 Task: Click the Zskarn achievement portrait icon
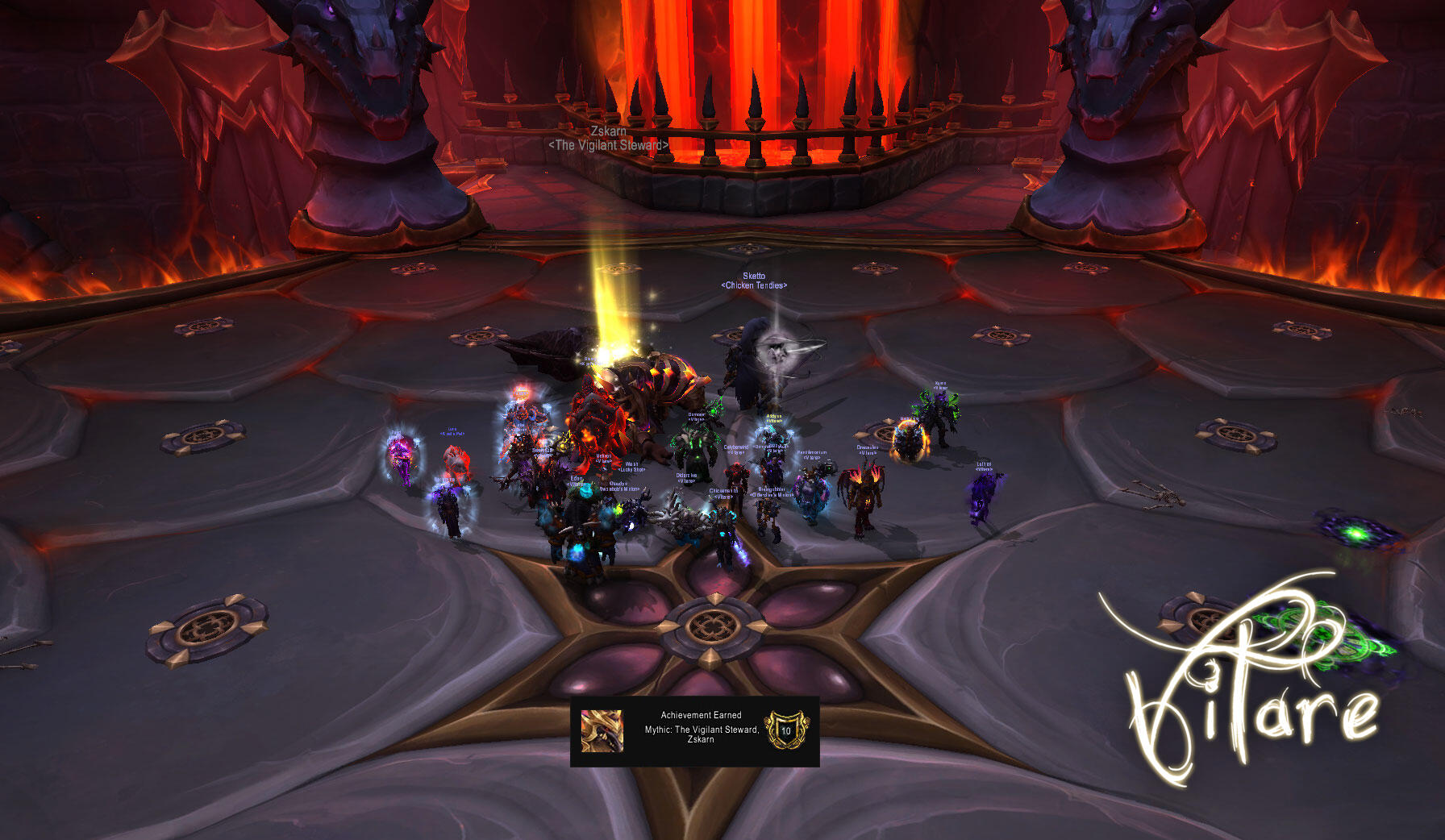602,731
